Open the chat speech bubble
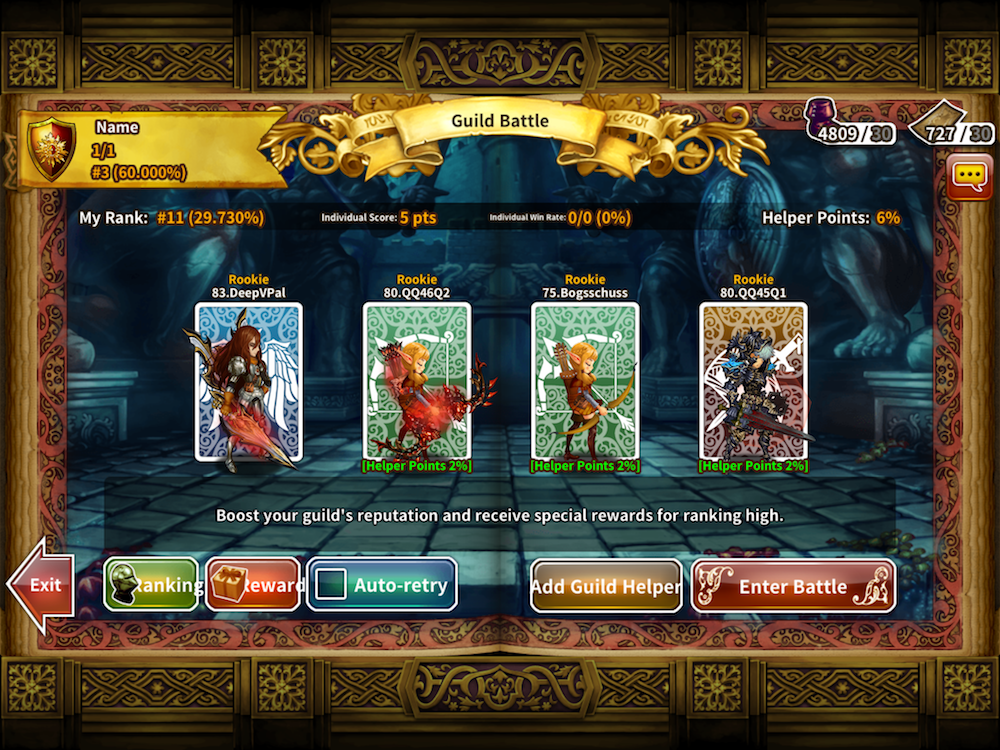 point(969,177)
